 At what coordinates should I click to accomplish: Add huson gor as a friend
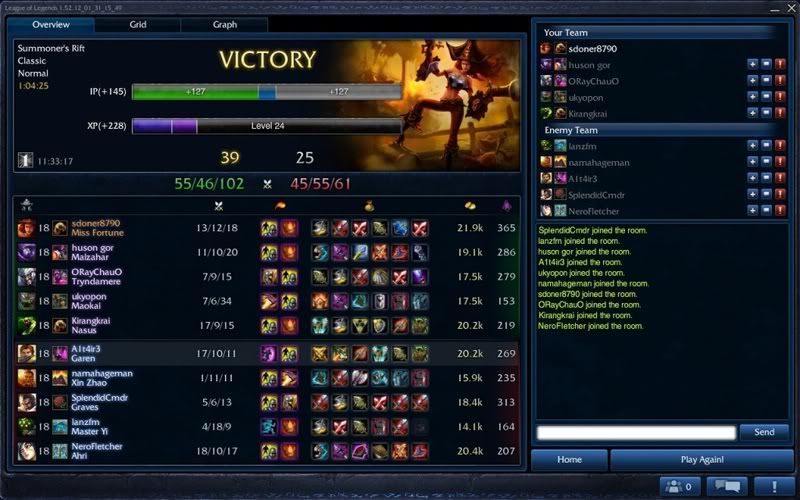point(752,65)
